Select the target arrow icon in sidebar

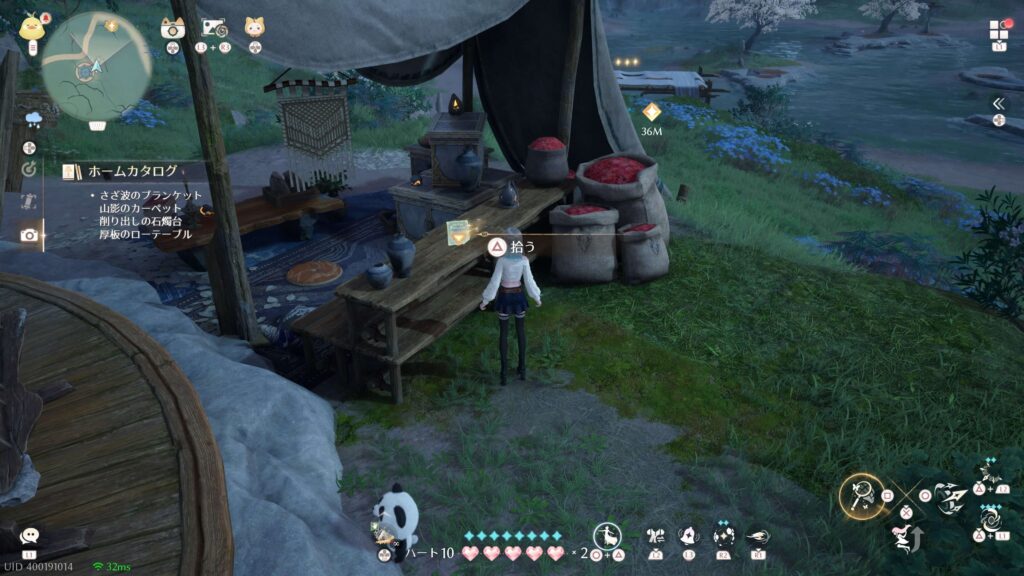[29, 168]
